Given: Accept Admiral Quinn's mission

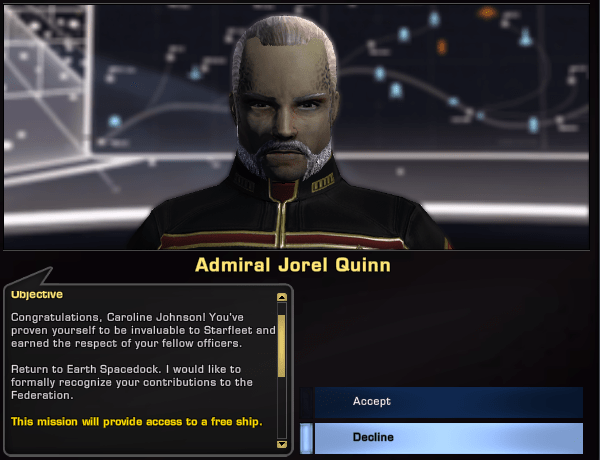Looking at the screenshot, I should click(x=448, y=402).
